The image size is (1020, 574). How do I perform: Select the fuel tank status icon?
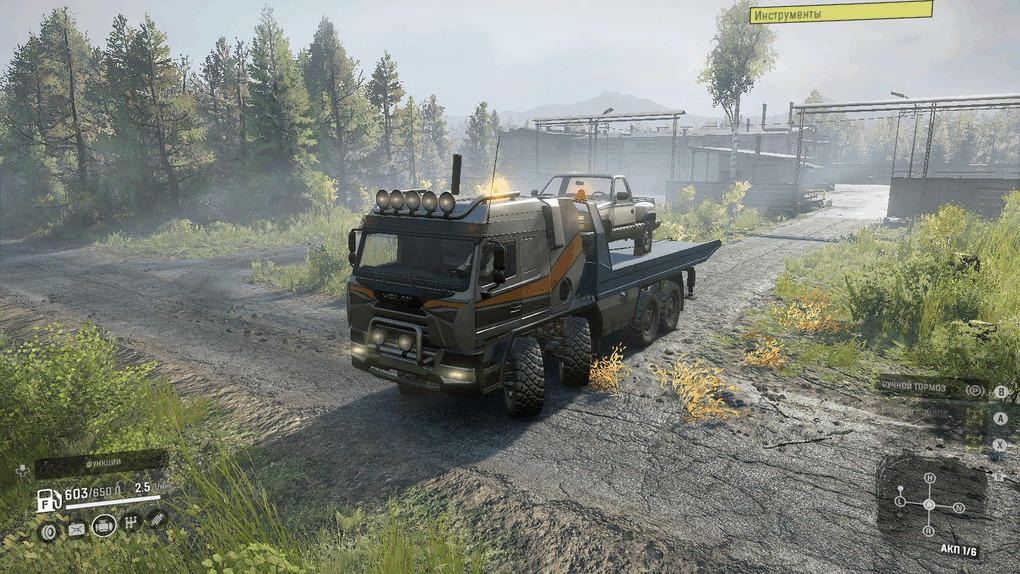(76, 529)
